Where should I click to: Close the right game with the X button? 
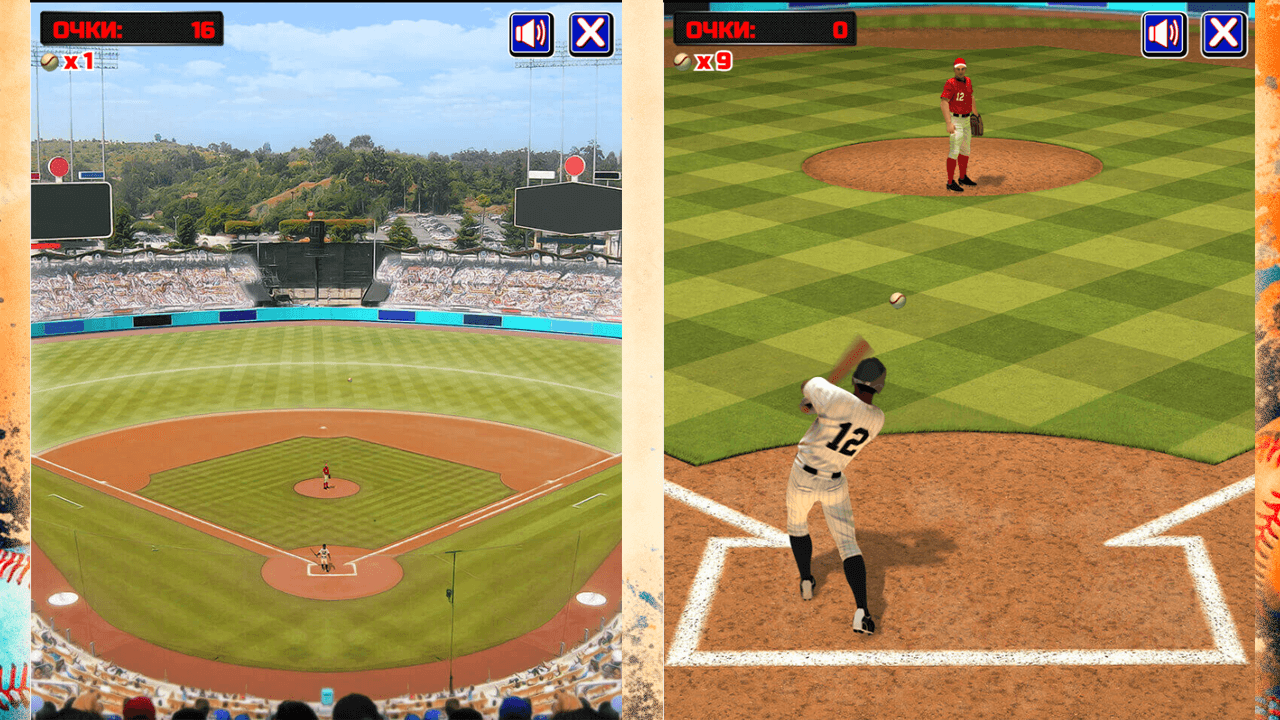[x=1225, y=32]
